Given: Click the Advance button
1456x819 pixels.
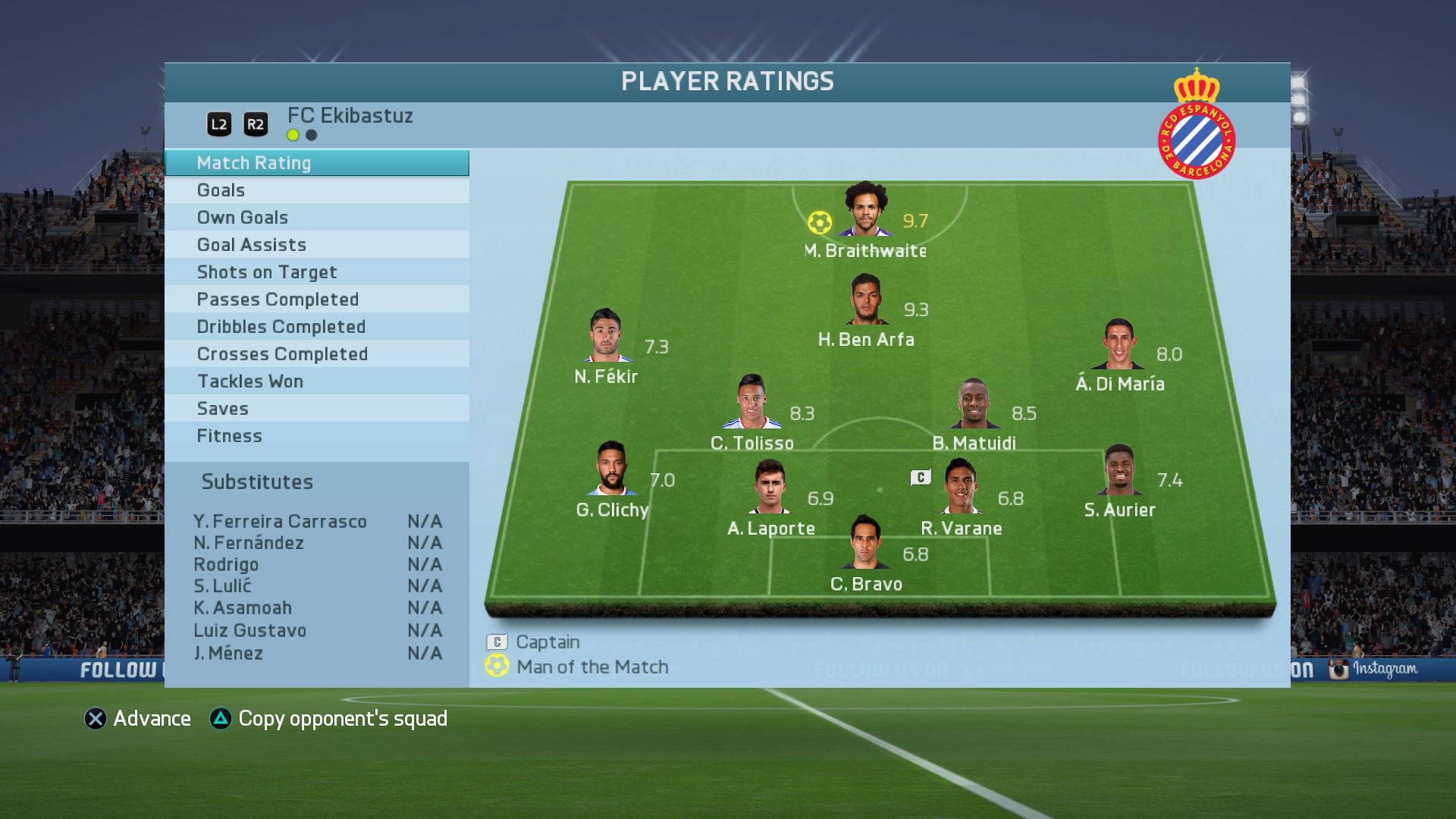Looking at the screenshot, I should [138, 719].
